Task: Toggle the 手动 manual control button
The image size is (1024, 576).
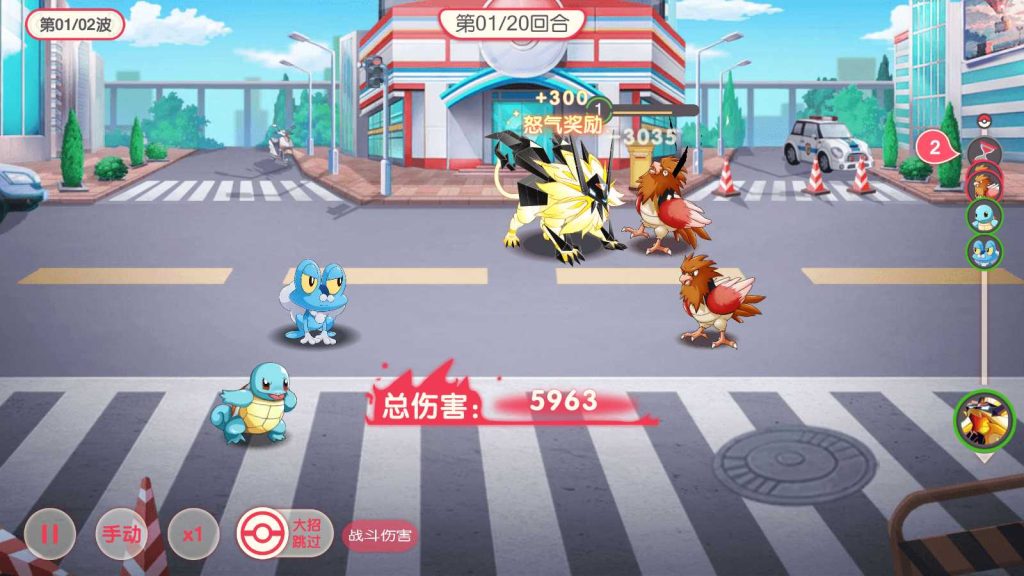Action: pos(120,534)
